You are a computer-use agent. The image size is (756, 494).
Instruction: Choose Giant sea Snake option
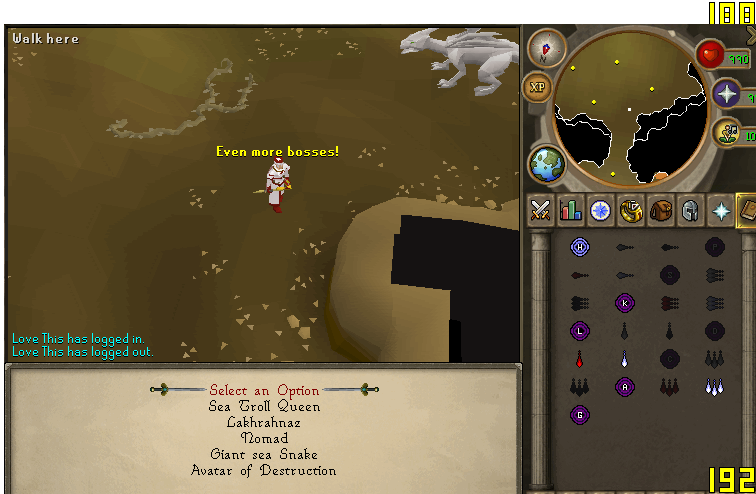tap(264, 454)
